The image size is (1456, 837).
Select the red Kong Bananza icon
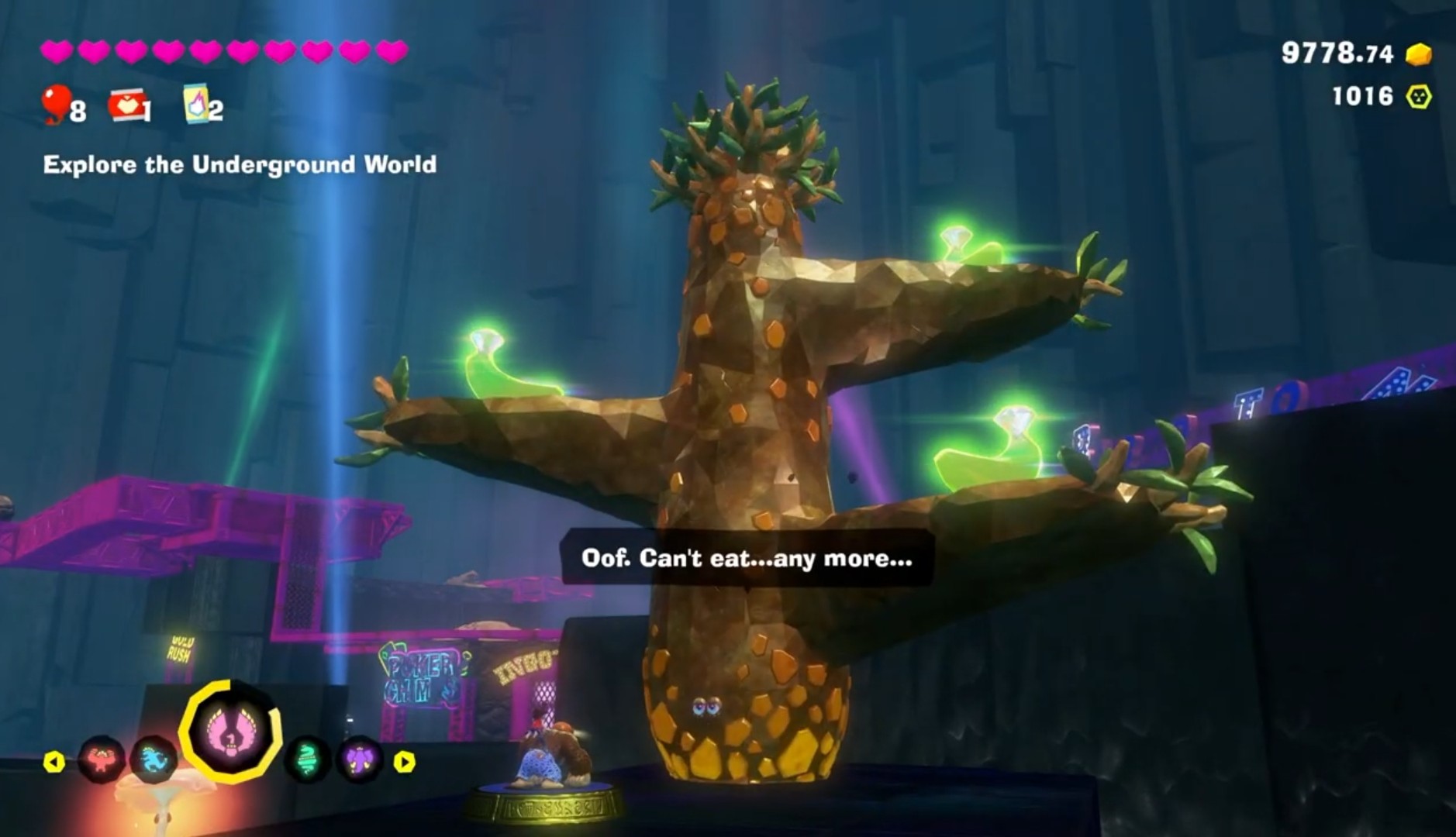point(102,759)
